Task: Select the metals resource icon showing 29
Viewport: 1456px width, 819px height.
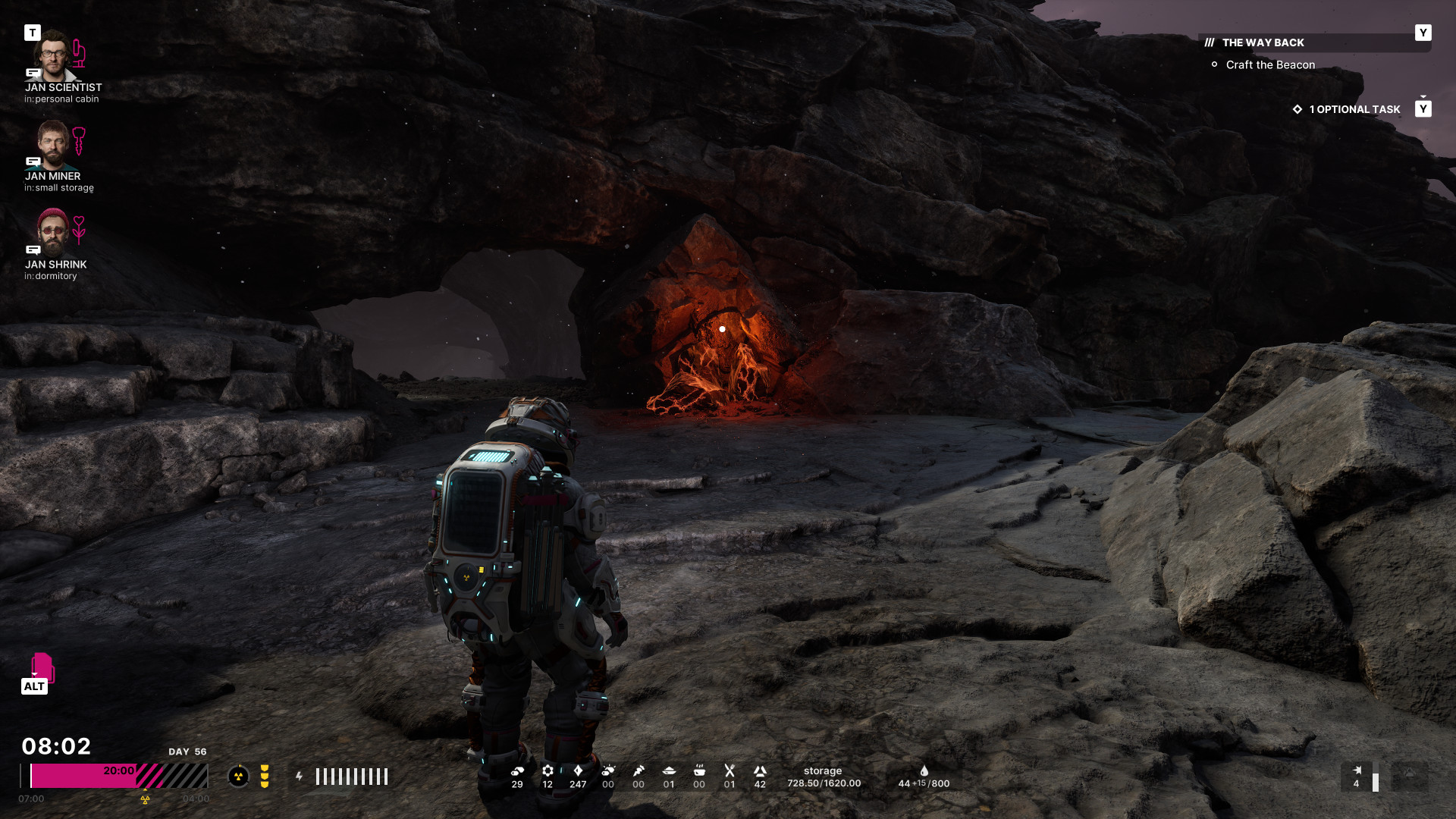Action: click(x=517, y=771)
